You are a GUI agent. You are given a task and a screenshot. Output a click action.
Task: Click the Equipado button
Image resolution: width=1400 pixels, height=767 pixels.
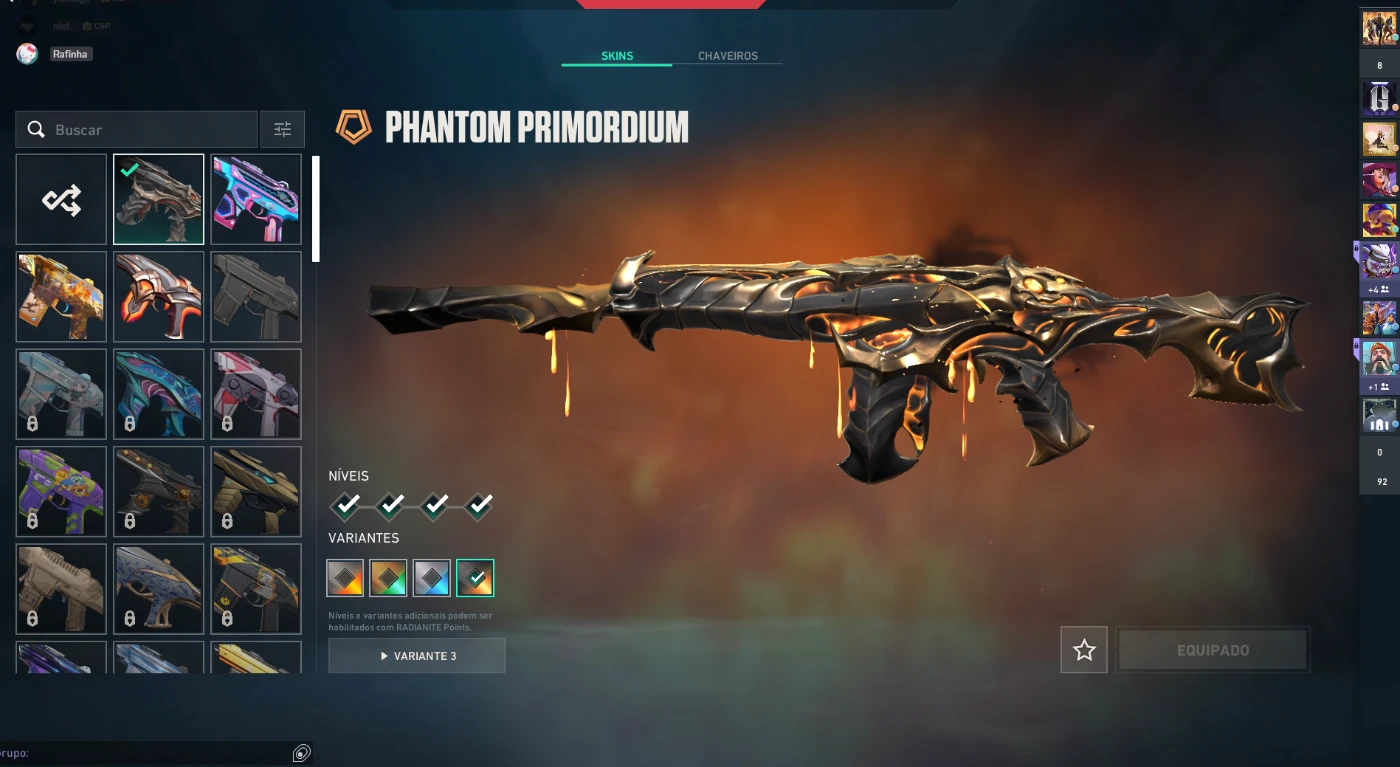coord(1212,650)
